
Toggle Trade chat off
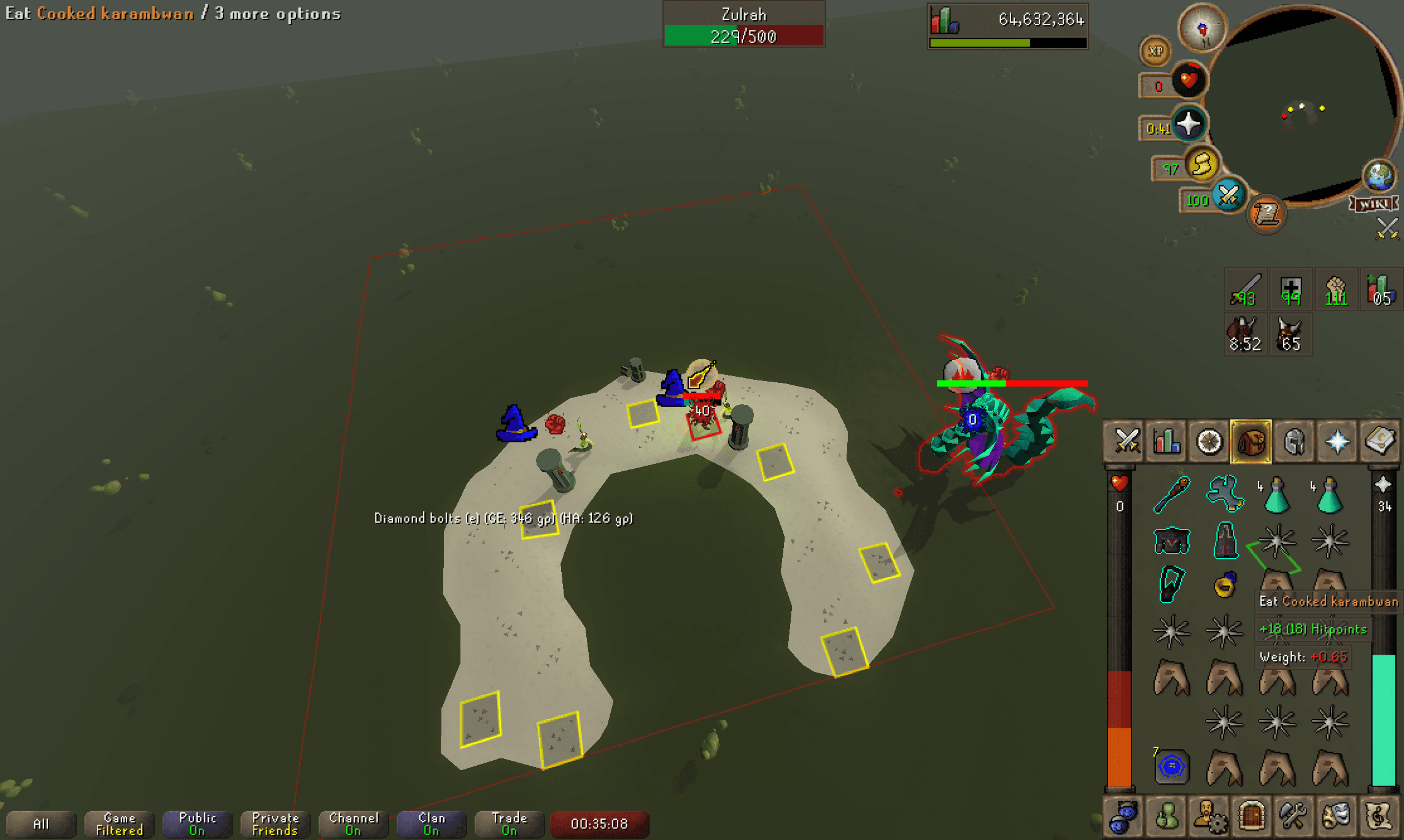[x=508, y=824]
